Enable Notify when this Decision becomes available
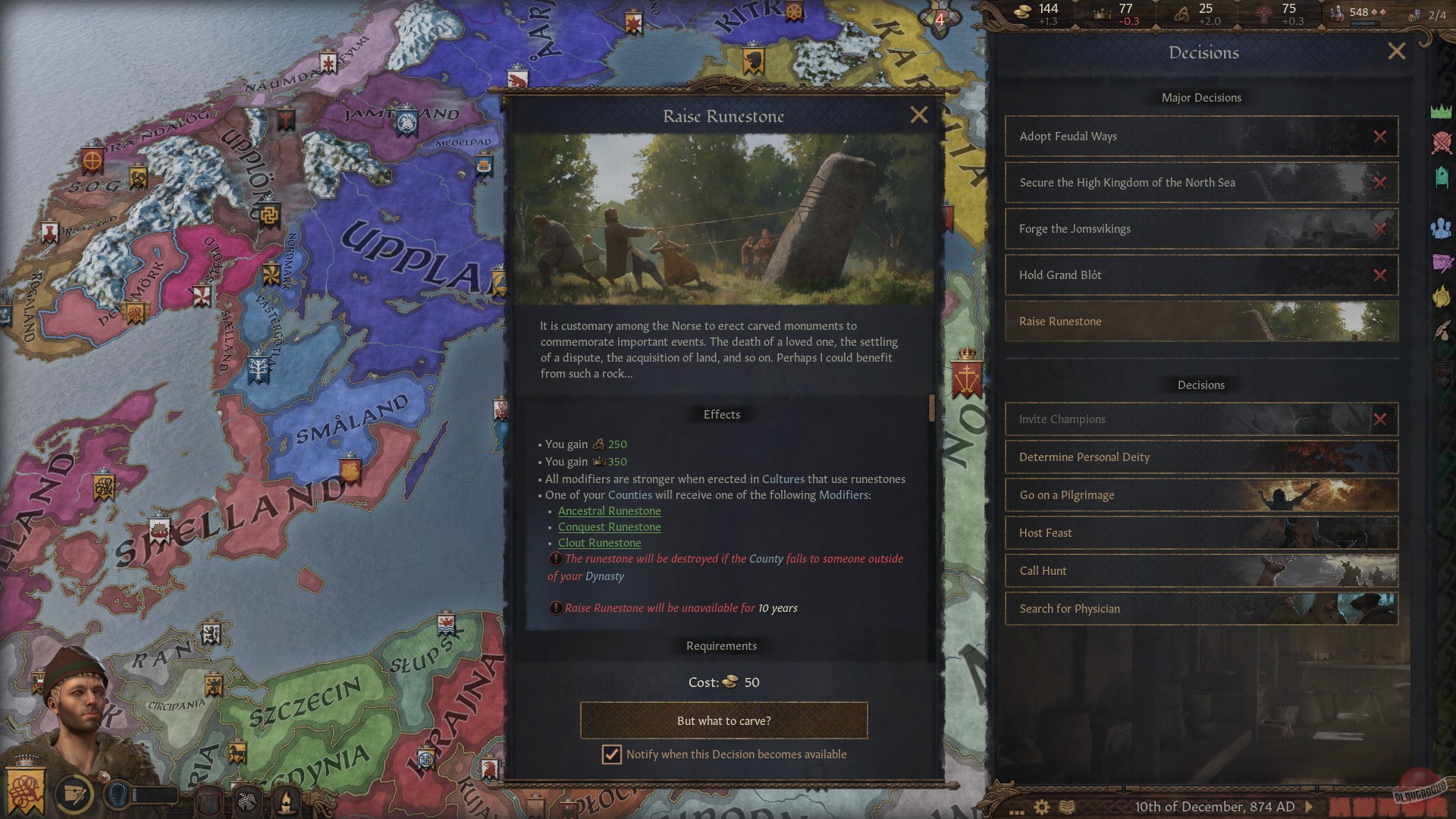Viewport: 1456px width, 819px height. (x=611, y=755)
